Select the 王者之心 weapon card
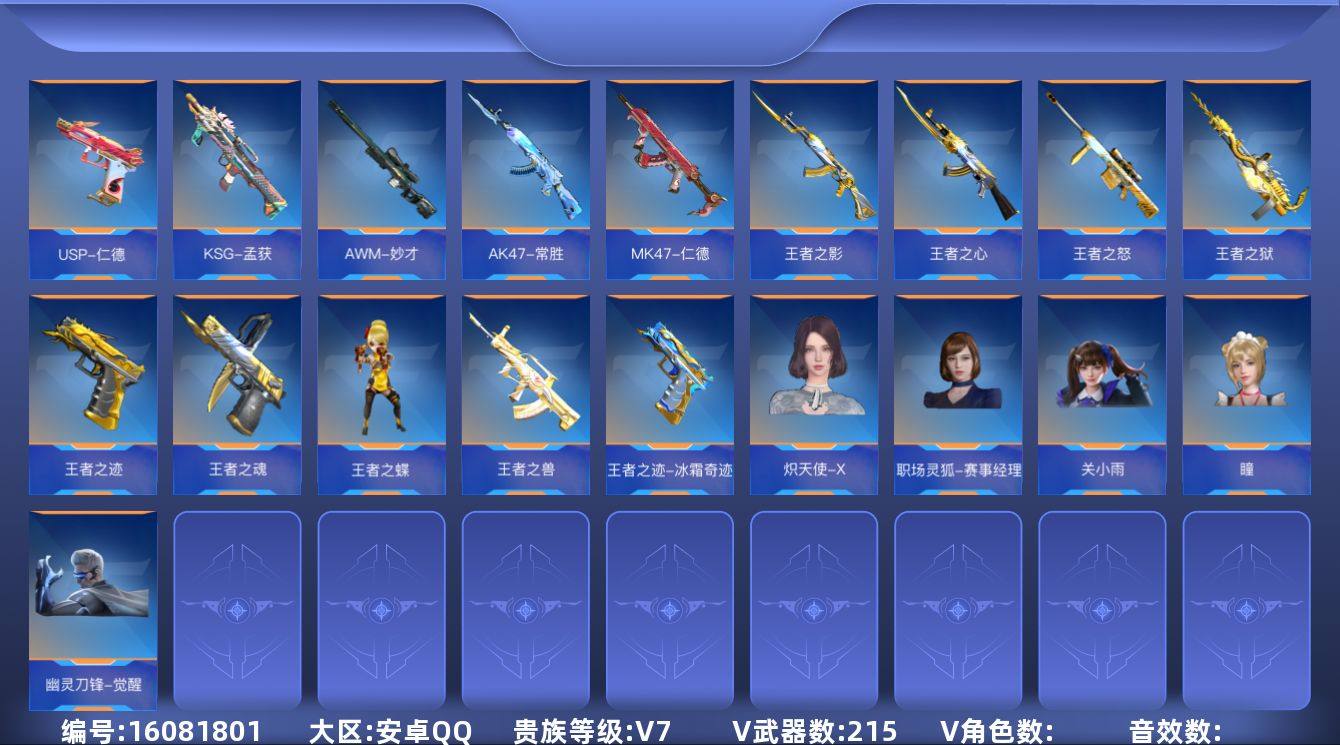 (957, 170)
